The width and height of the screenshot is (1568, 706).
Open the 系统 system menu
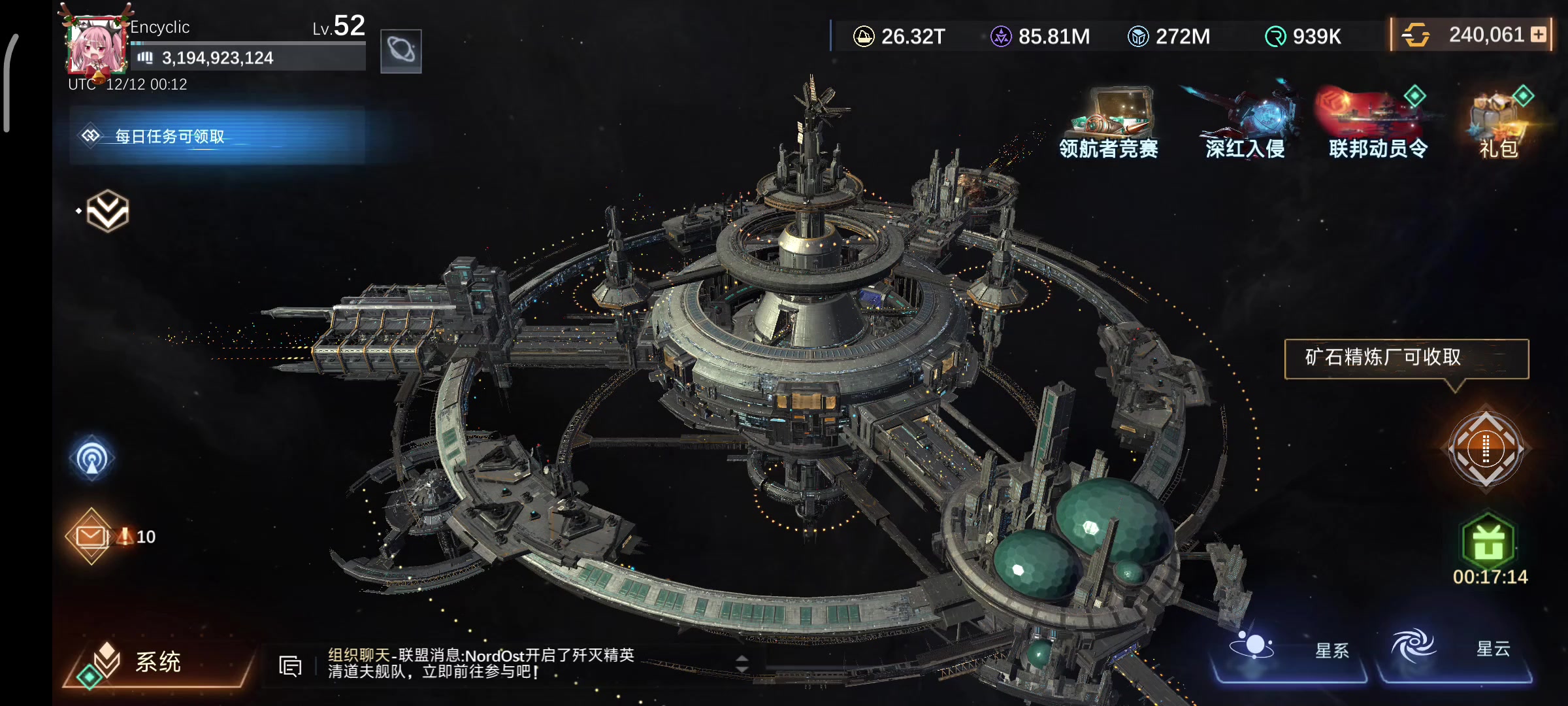tap(157, 662)
